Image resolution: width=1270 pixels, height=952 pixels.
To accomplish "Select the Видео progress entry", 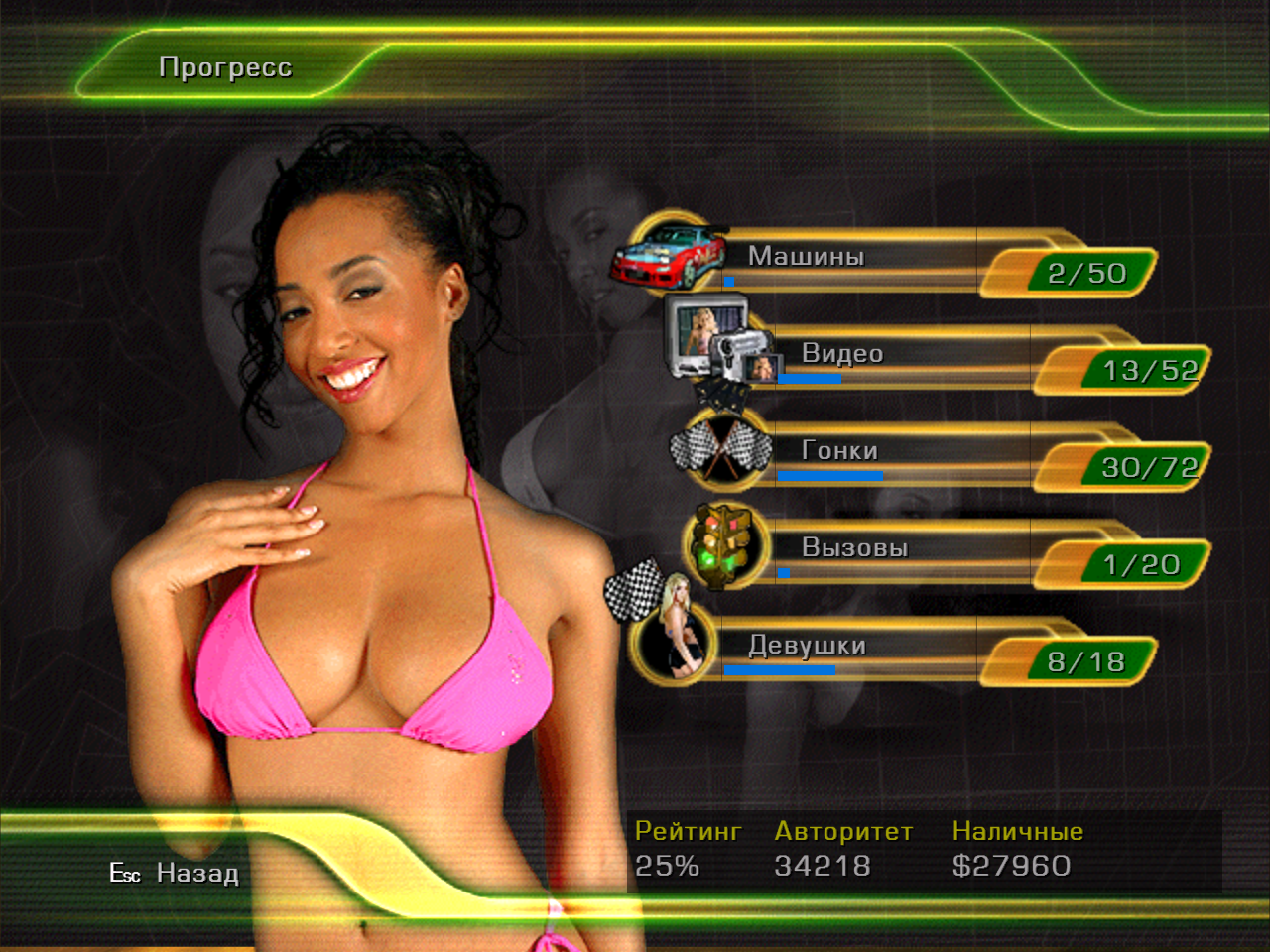I will click(x=841, y=354).
